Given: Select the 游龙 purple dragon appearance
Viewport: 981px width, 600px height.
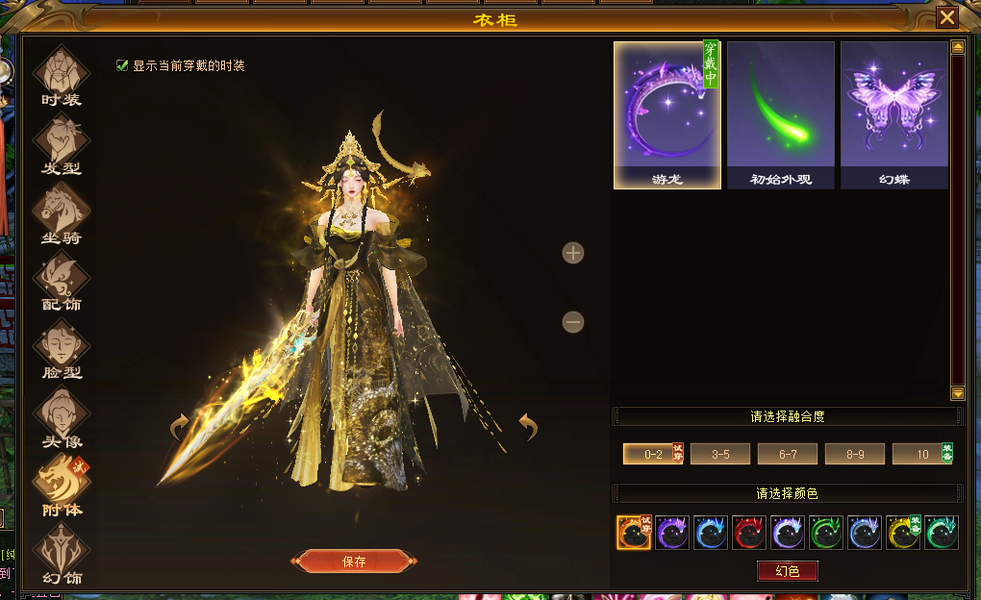Looking at the screenshot, I should [x=667, y=115].
